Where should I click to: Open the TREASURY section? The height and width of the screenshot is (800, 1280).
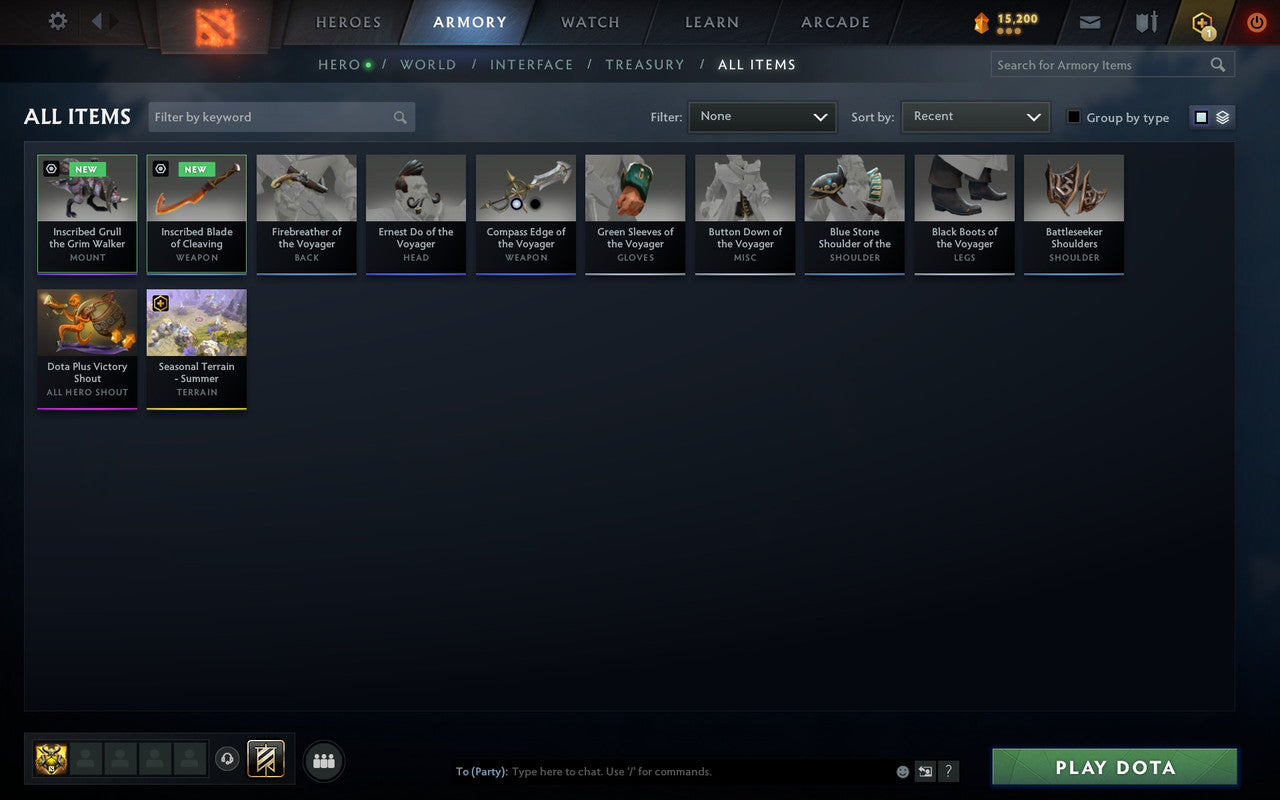point(644,64)
